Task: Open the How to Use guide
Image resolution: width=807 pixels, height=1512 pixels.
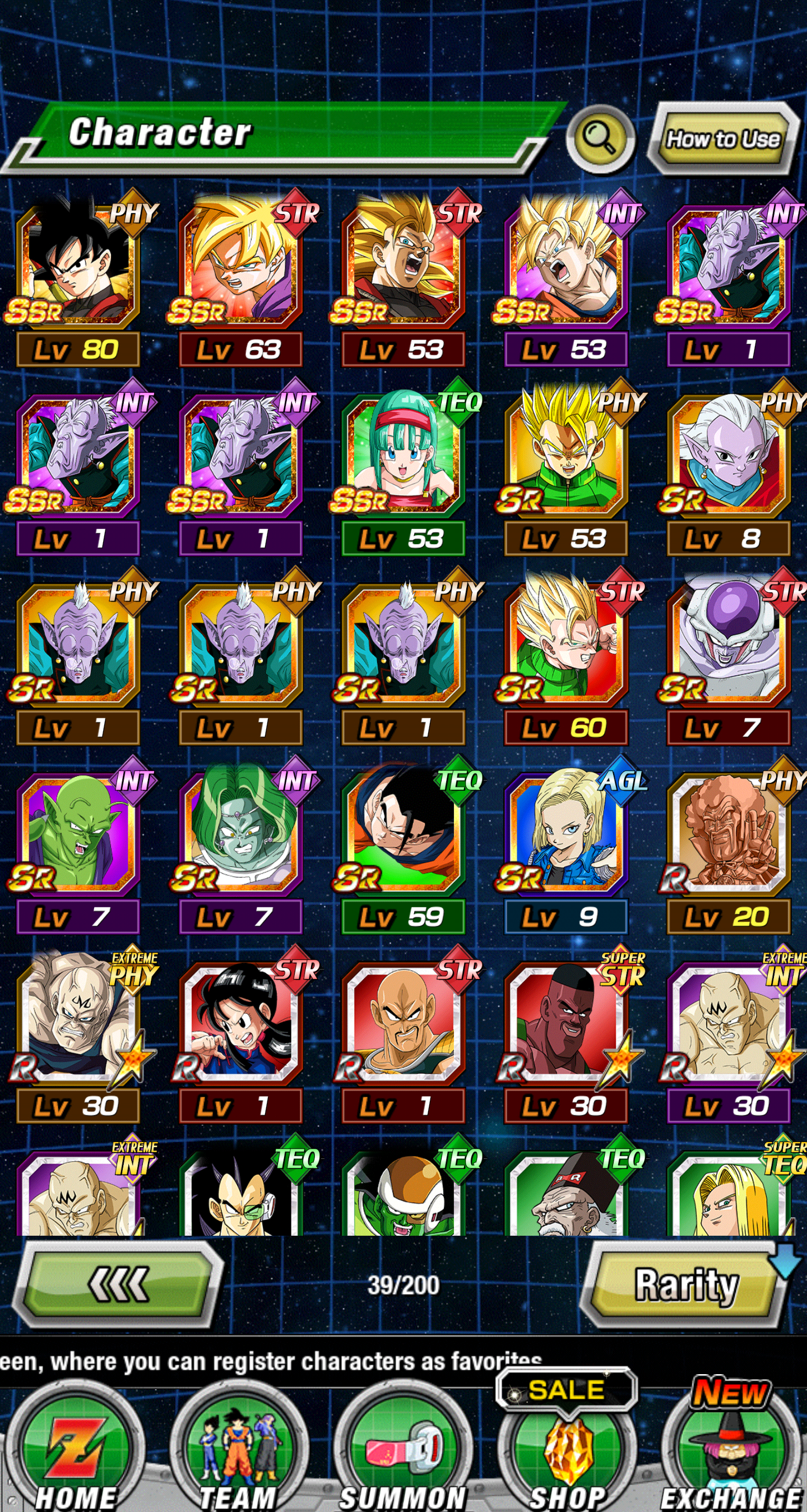Action: tap(723, 139)
